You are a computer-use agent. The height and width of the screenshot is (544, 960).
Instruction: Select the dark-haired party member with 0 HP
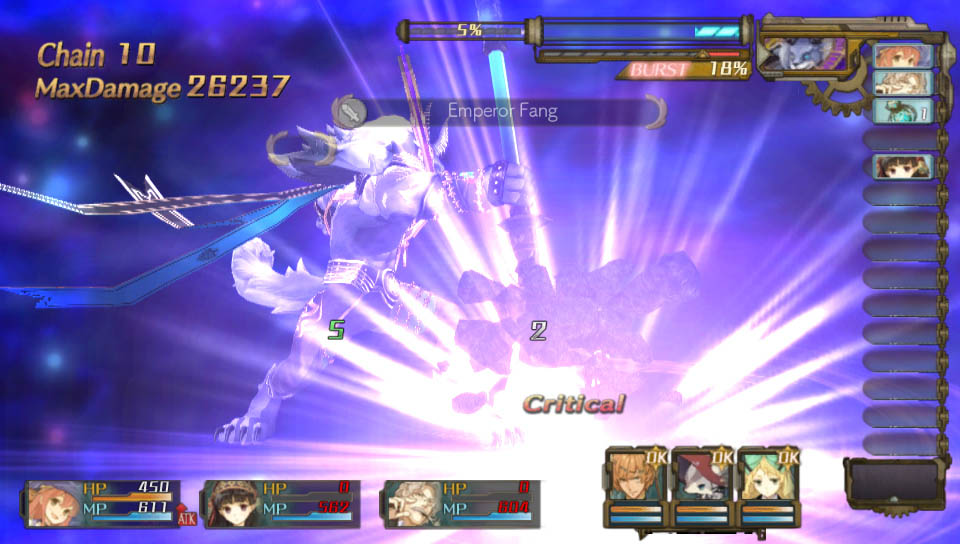pyautogui.click(x=232, y=504)
